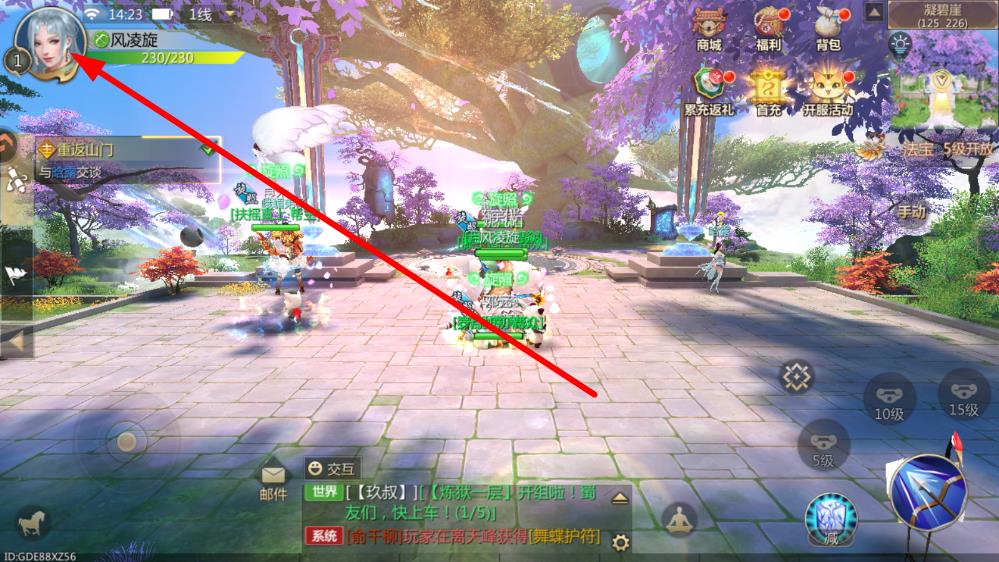Toggle the 手动 manual combat mode
The width and height of the screenshot is (999, 562).
(912, 212)
